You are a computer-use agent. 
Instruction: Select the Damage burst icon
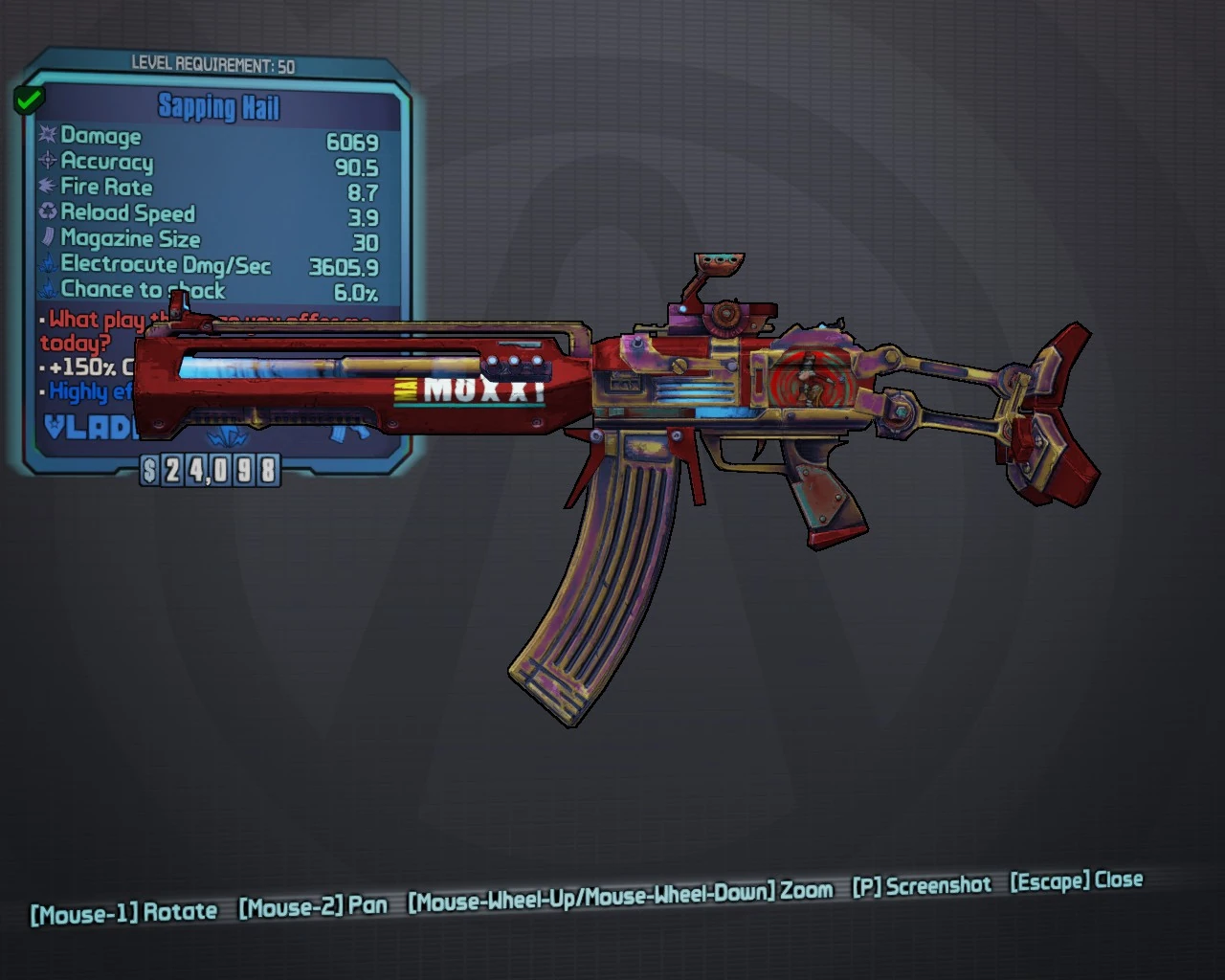(x=48, y=137)
